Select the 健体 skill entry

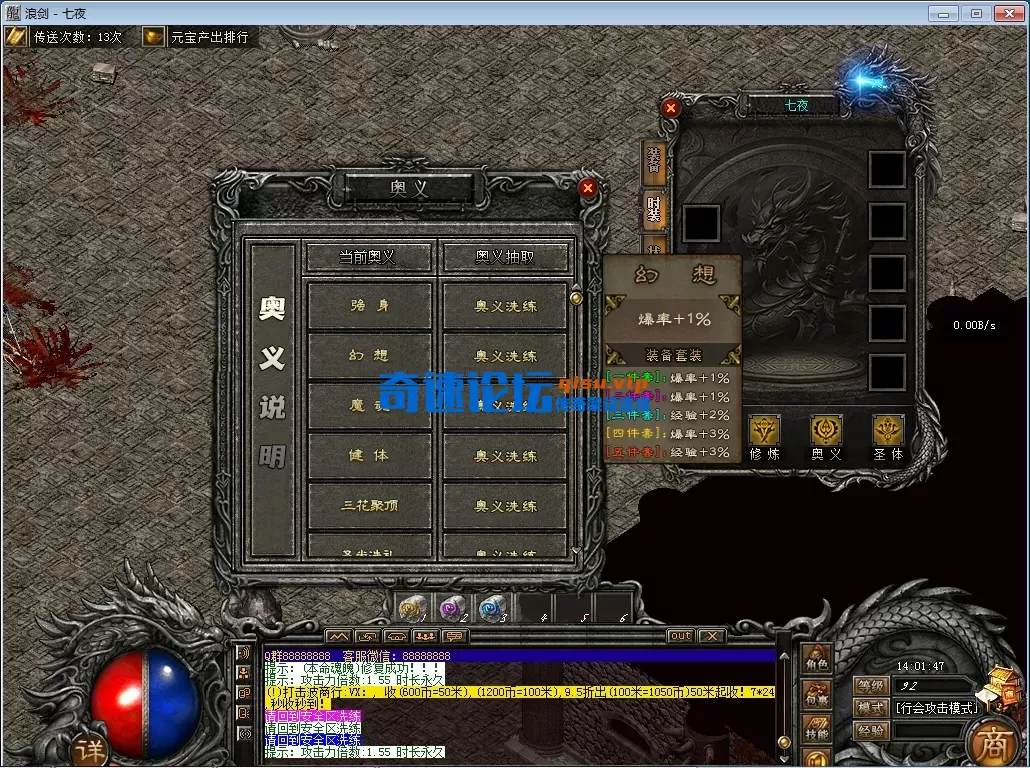tap(370, 456)
